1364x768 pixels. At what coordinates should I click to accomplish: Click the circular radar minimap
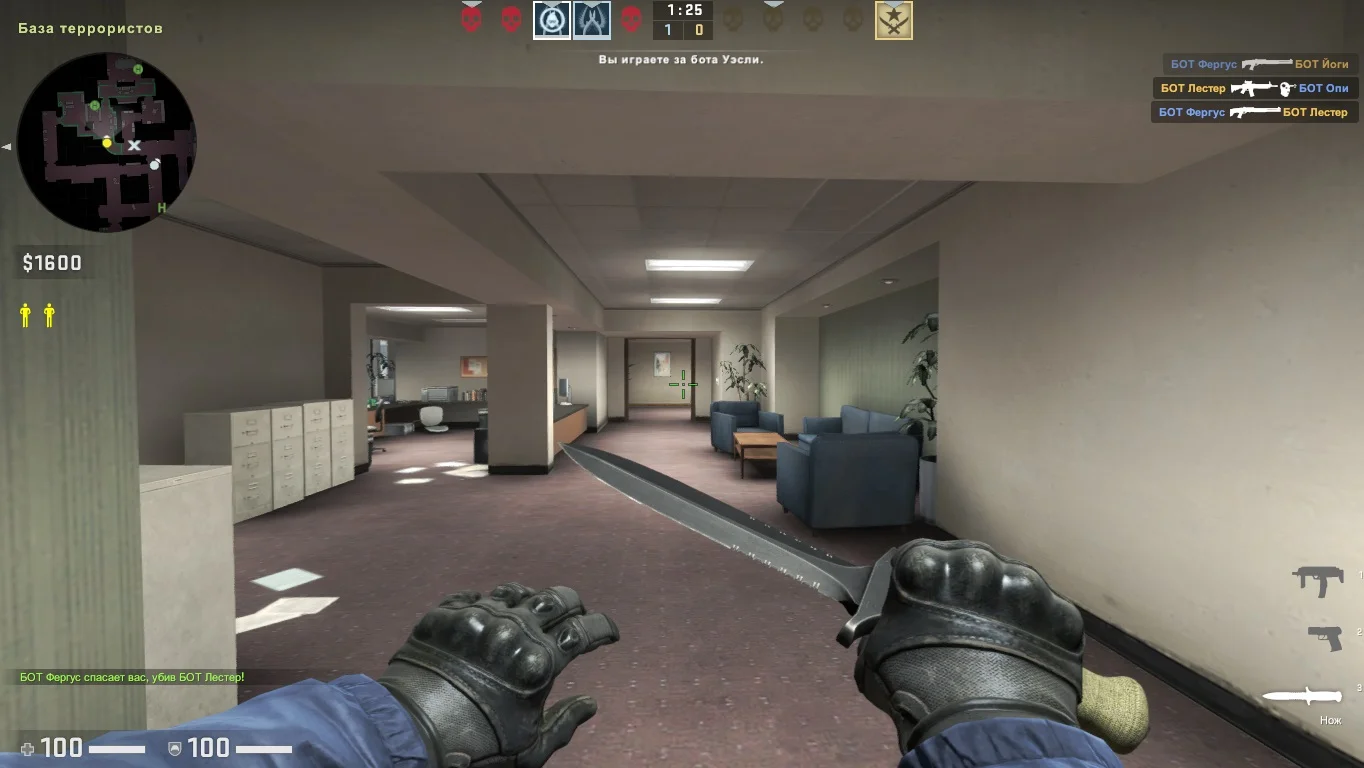coord(107,142)
